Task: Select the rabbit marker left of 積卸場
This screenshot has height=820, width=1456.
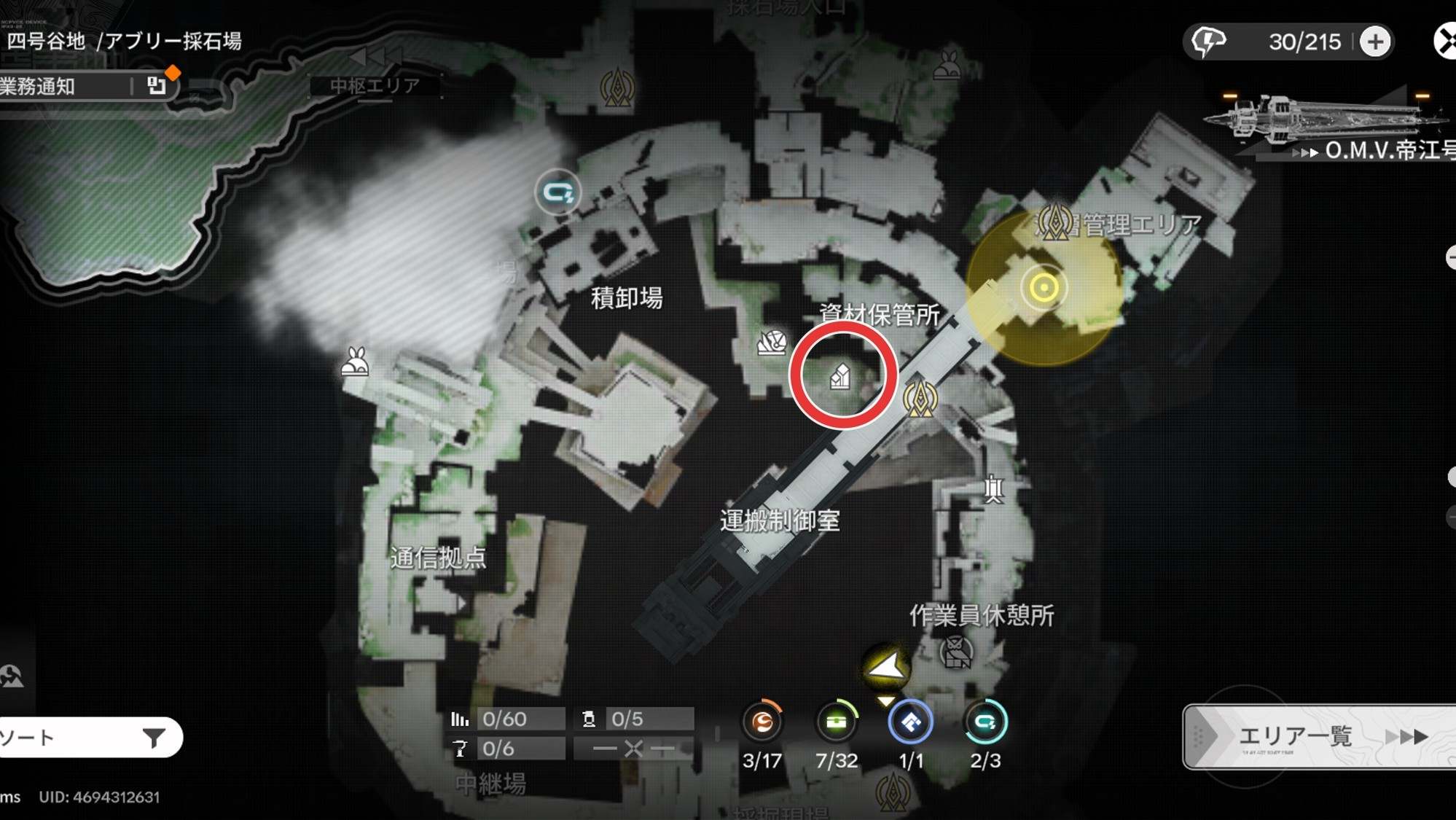Action: [x=355, y=362]
